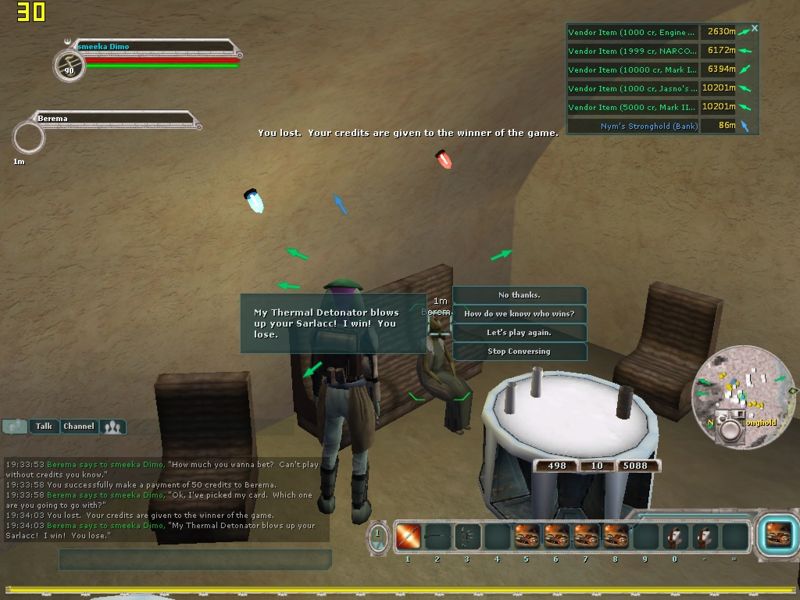800x600 pixels.
Task: Open the group icon chat tab
Action: 113,426
